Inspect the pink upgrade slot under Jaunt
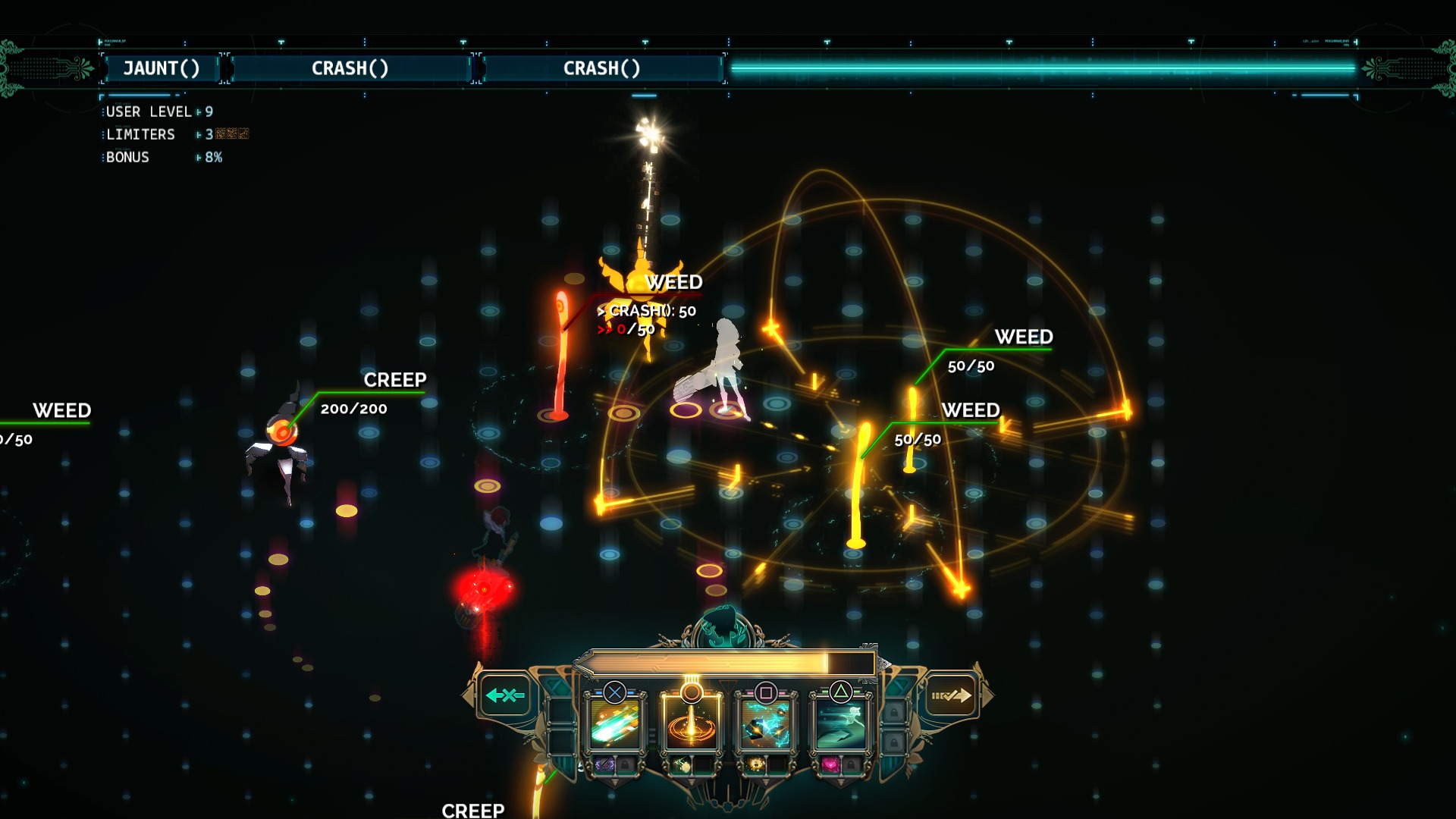The width and height of the screenshot is (1456, 819). point(831,764)
